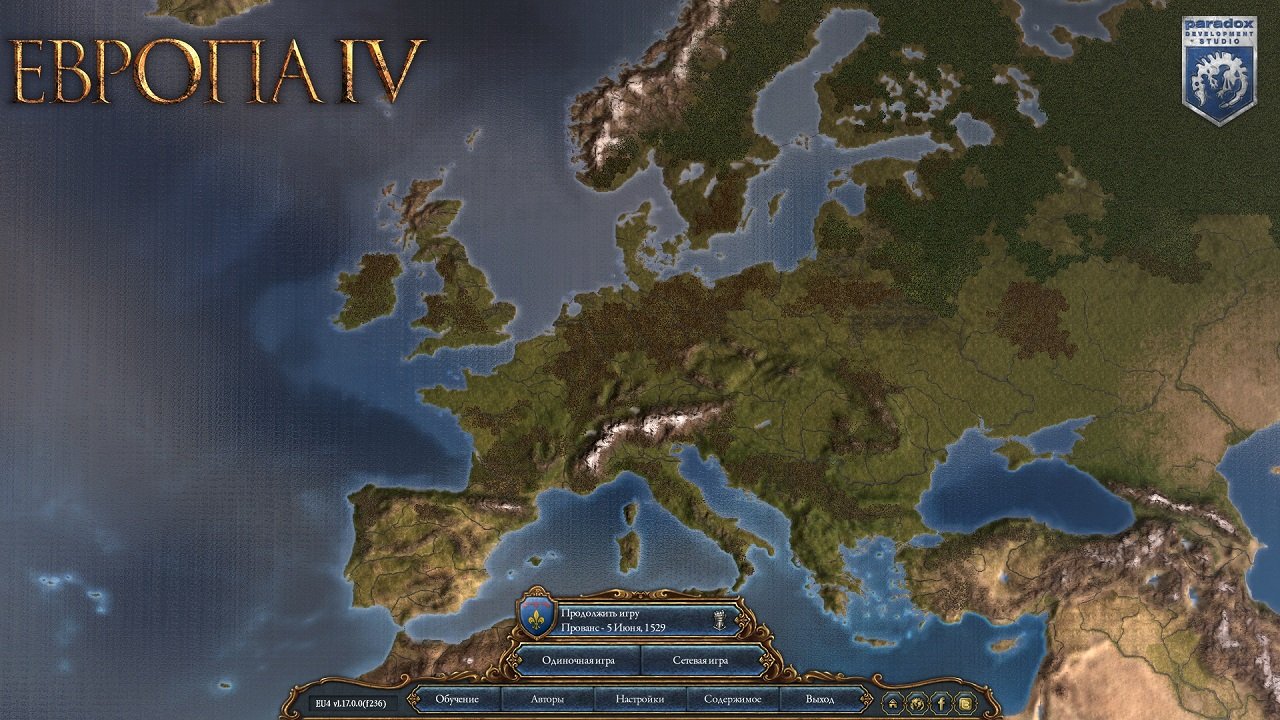The height and width of the screenshot is (720, 1280).
Task: Open the game's Twitter icon
Action: pyautogui.click(x=965, y=703)
